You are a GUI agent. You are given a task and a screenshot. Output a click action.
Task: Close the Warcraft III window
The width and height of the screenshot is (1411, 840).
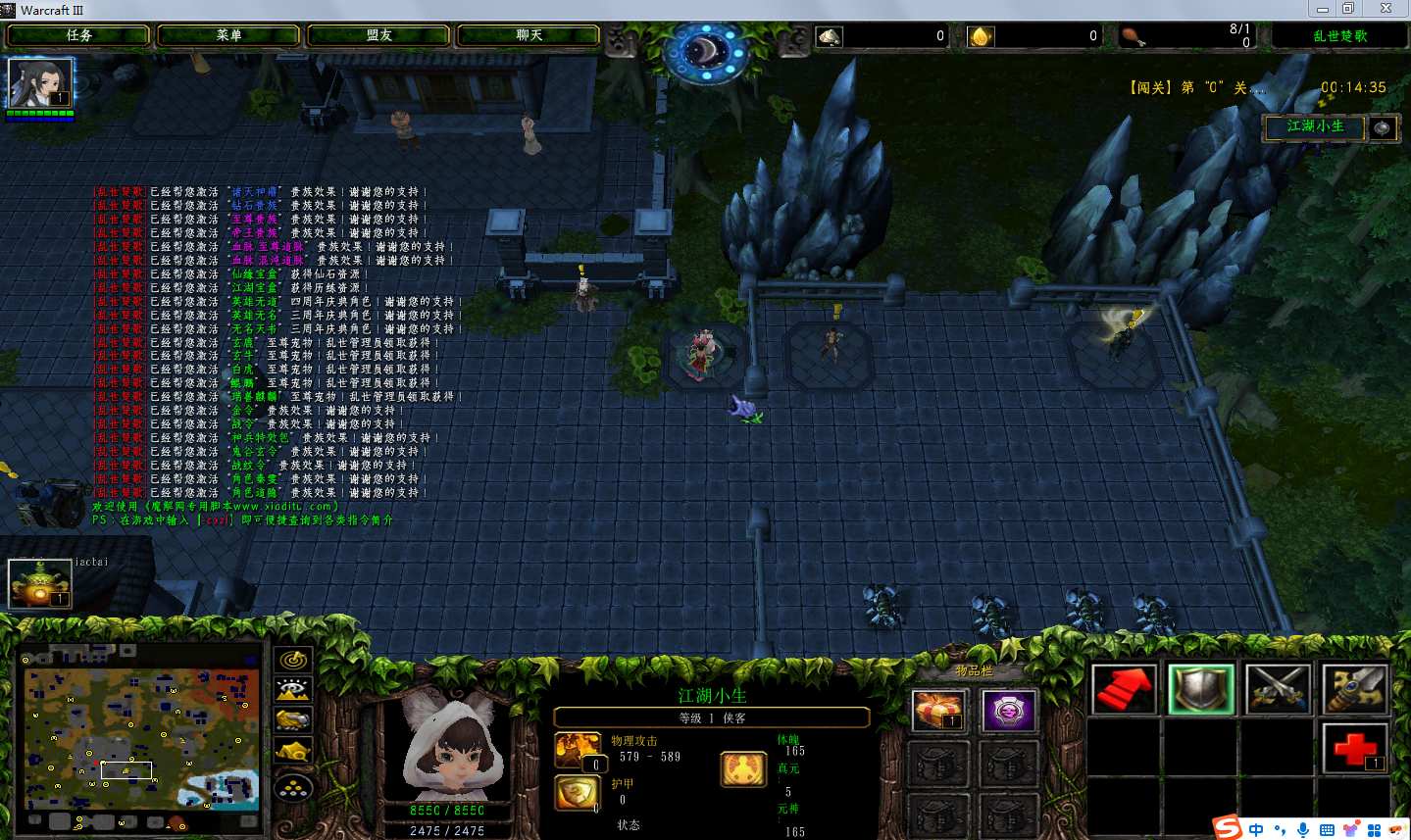tap(1386, 9)
